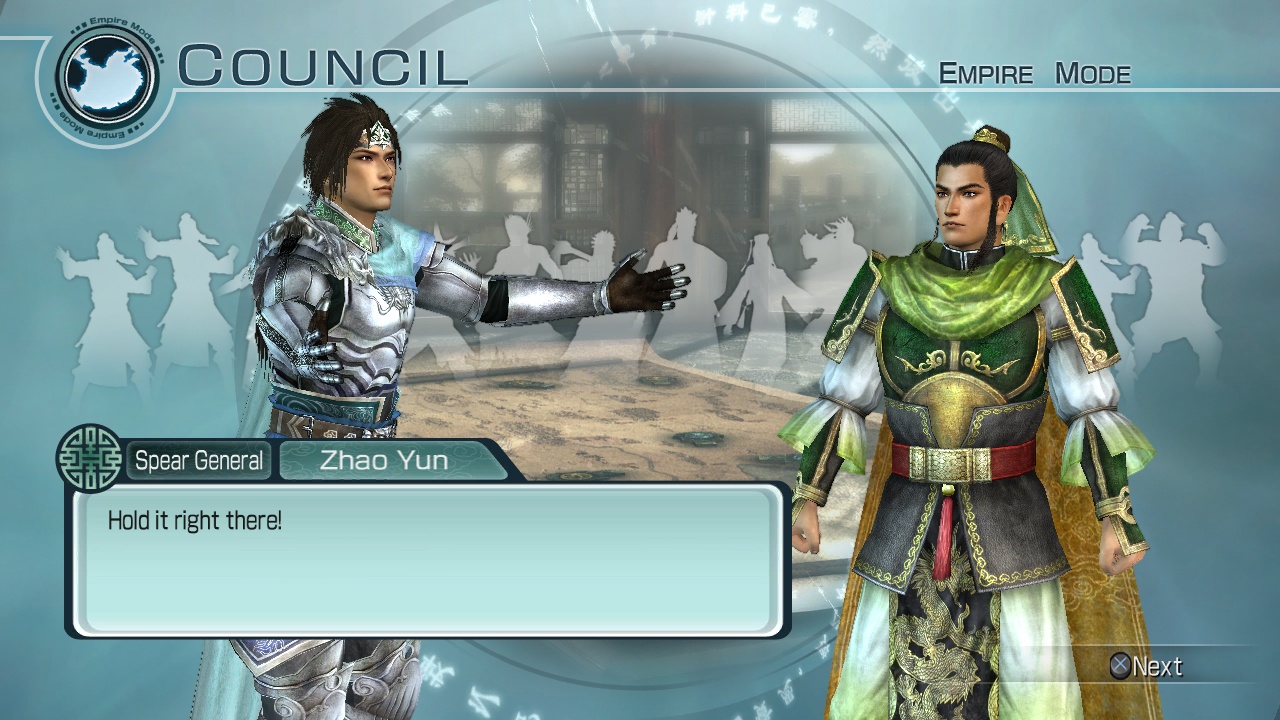Screen dimensions: 1280x720
Task: Toggle the Spear General title tag
Action: pyautogui.click(x=197, y=461)
